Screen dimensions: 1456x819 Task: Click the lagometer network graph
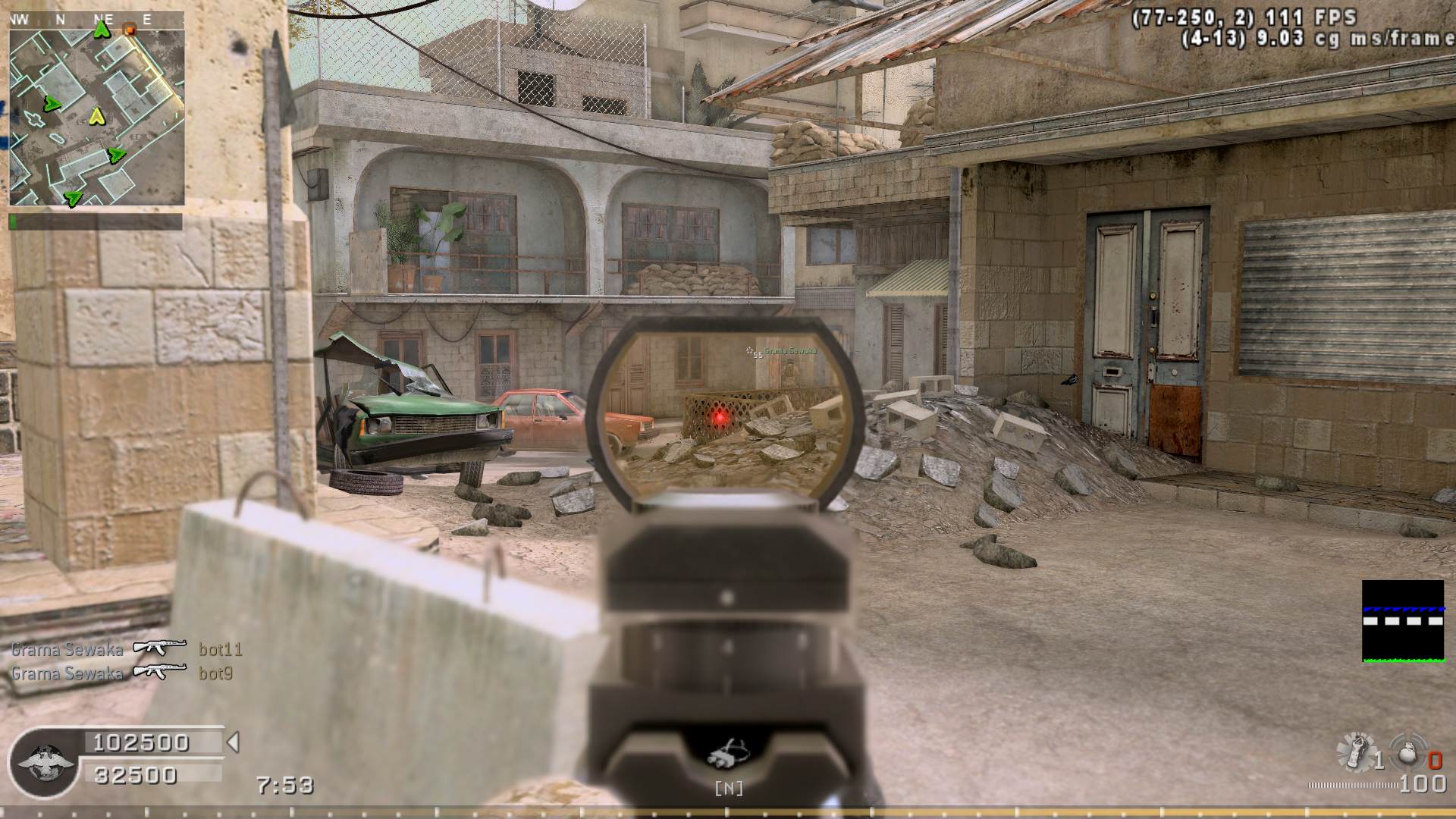1402,621
